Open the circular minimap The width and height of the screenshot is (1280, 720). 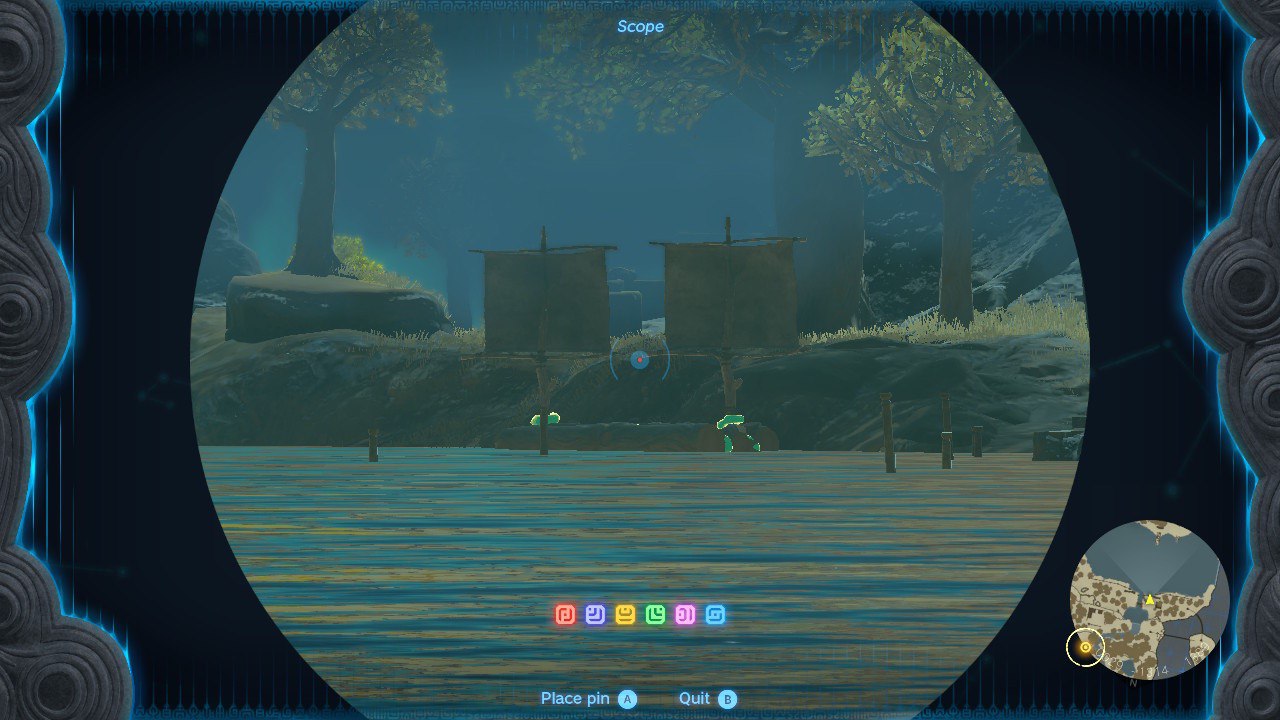1149,598
